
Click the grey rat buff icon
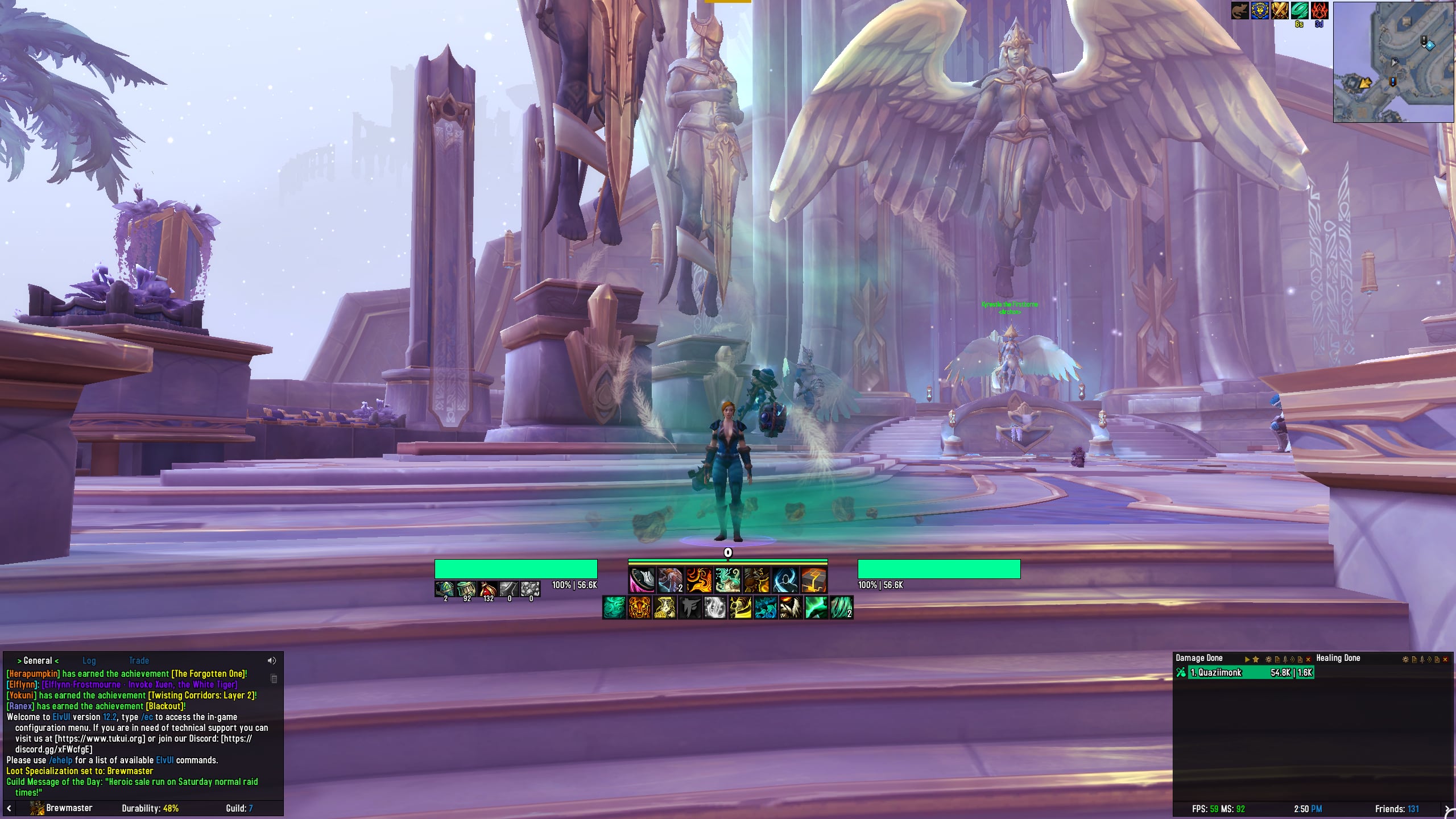1240,10
